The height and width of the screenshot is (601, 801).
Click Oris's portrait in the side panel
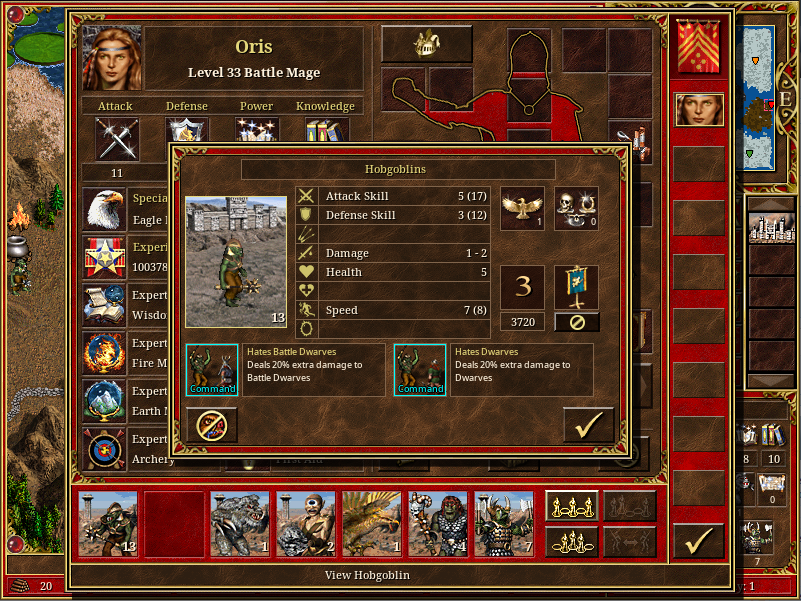tap(699, 109)
